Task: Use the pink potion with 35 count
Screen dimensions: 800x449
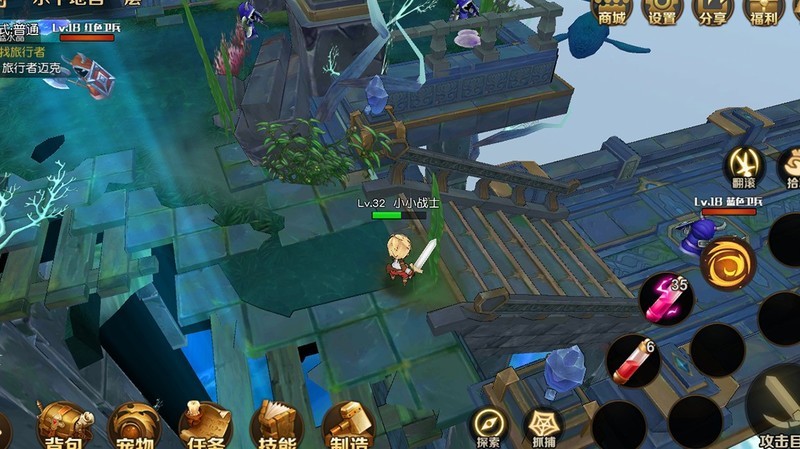Action: point(666,298)
